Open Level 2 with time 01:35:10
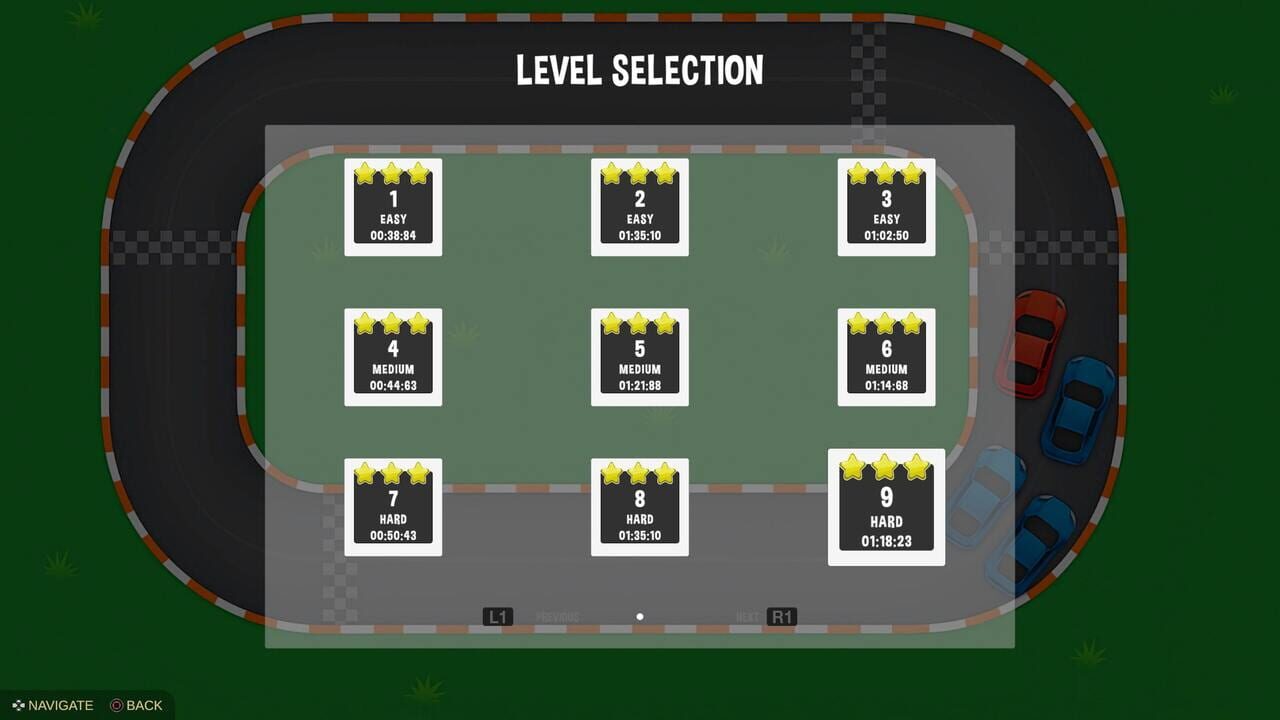Image resolution: width=1280 pixels, height=720 pixels. [x=639, y=205]
